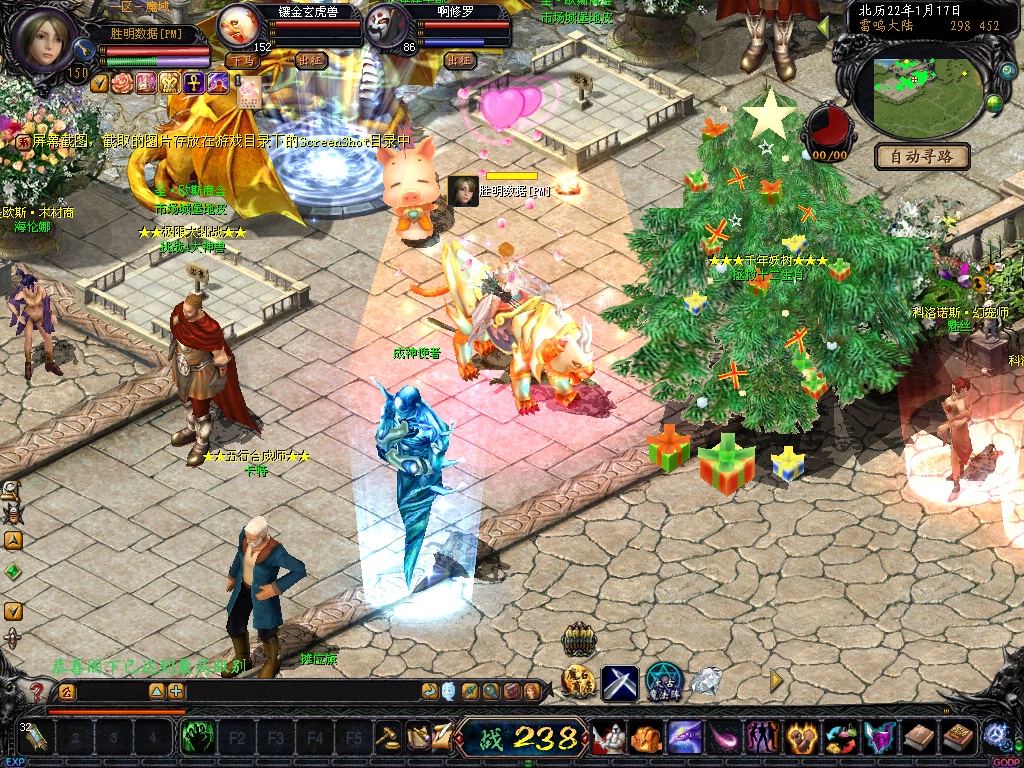Image resolution: width=1024 pixels, height=768 pixels.
Task: Select the player character portrait
Action: click(x=46, y=38)
